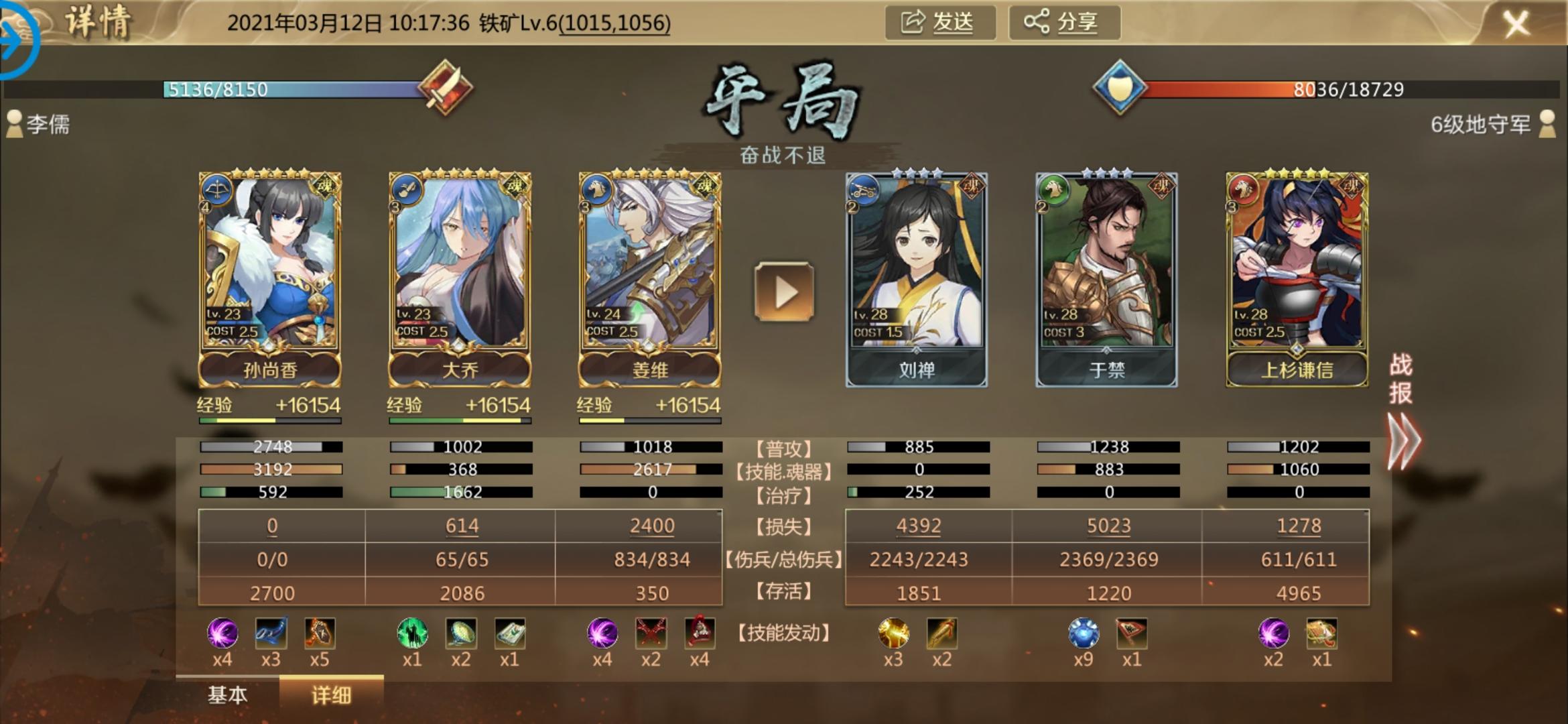Open 姜维's loss count 2400
1568x724 pixels.
pyautogui.click(x=651, y=526)
